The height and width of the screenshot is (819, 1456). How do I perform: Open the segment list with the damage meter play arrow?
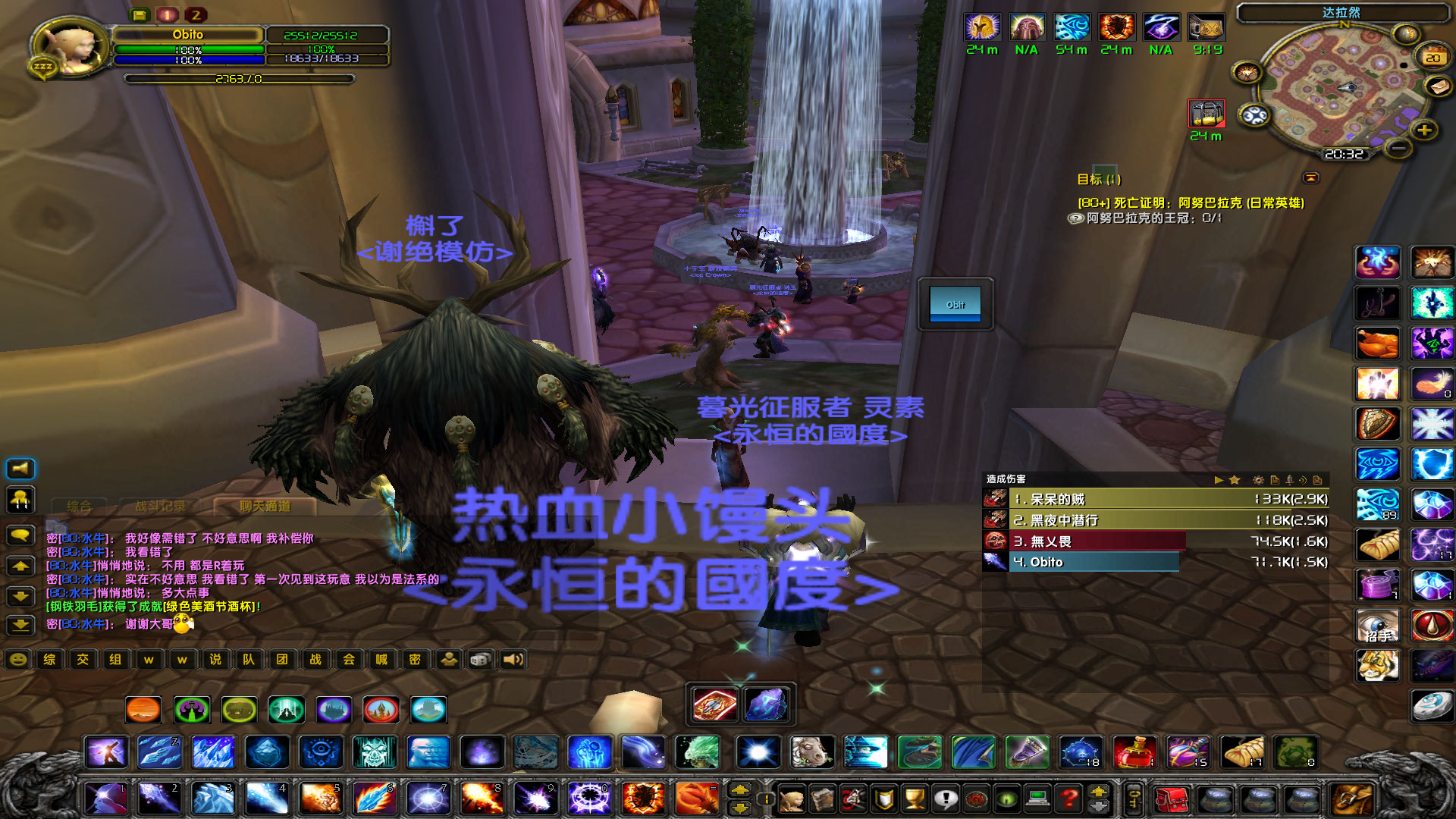(x=1219, y=479)
